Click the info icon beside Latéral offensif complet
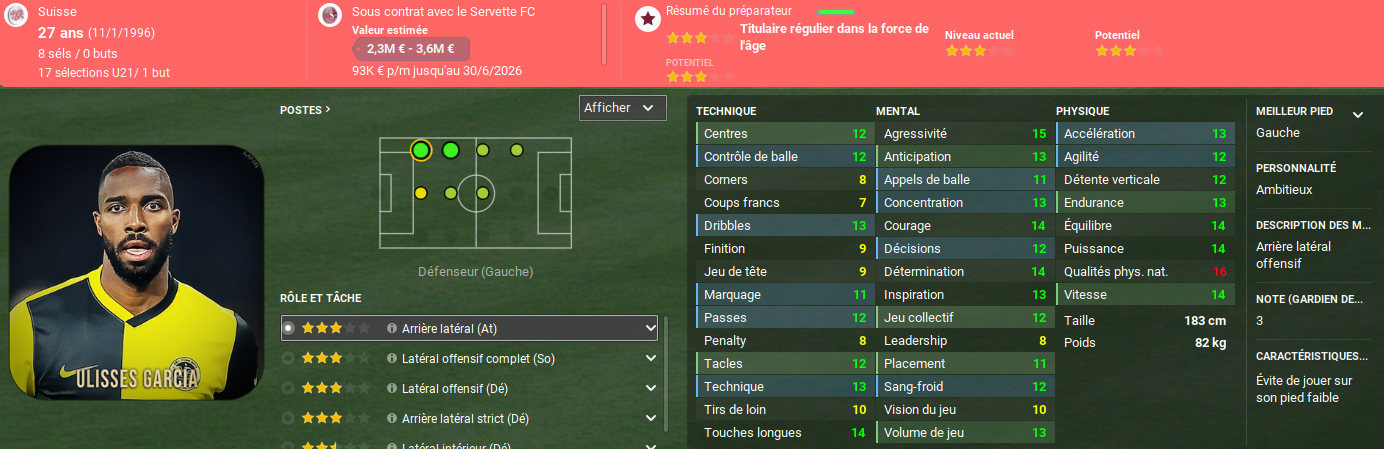 coord(392,358)
